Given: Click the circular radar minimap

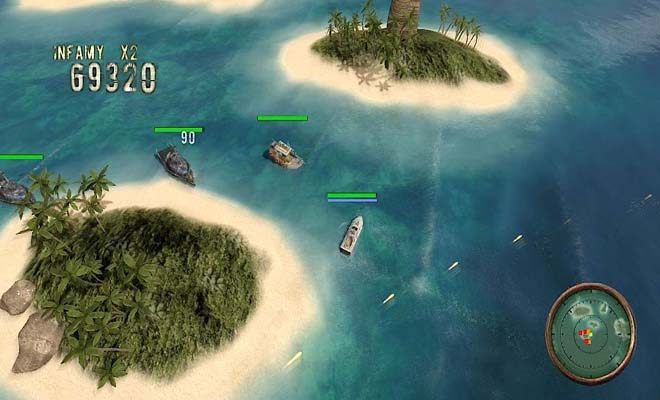Looking at the screenshot, I should (x=590, y=333).
